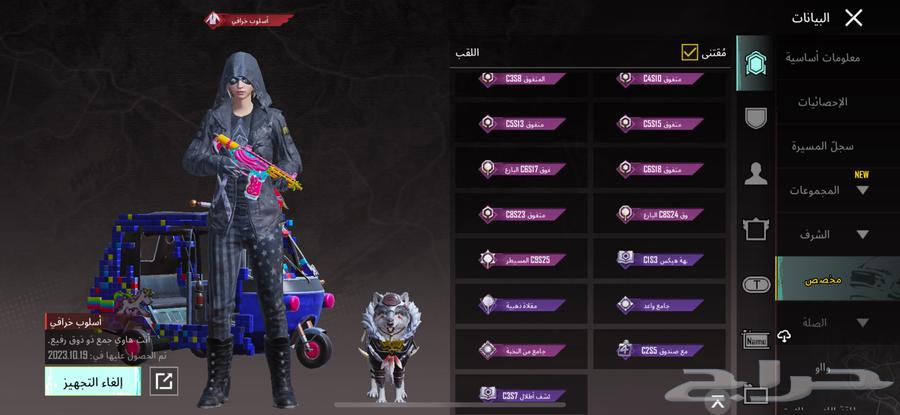Select the highlighted مخصص custom entry
Screen dimensions: 900x415
pos(823,279)
